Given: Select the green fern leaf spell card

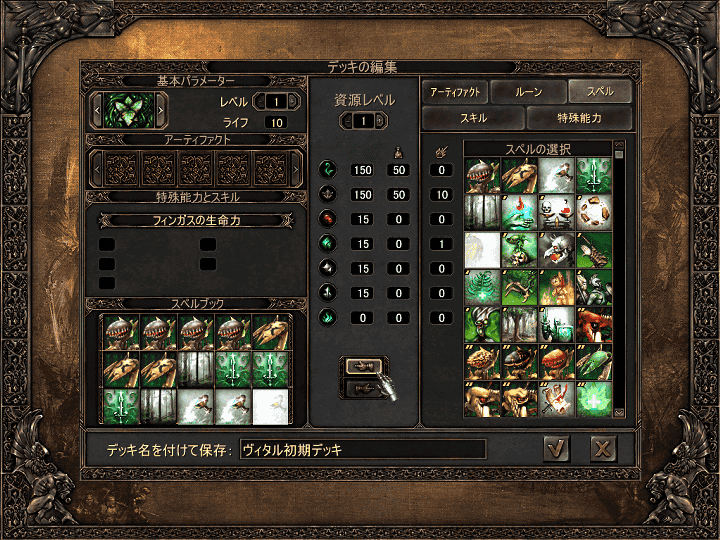Looking at the screenshot, I should [x=481, y=286].
